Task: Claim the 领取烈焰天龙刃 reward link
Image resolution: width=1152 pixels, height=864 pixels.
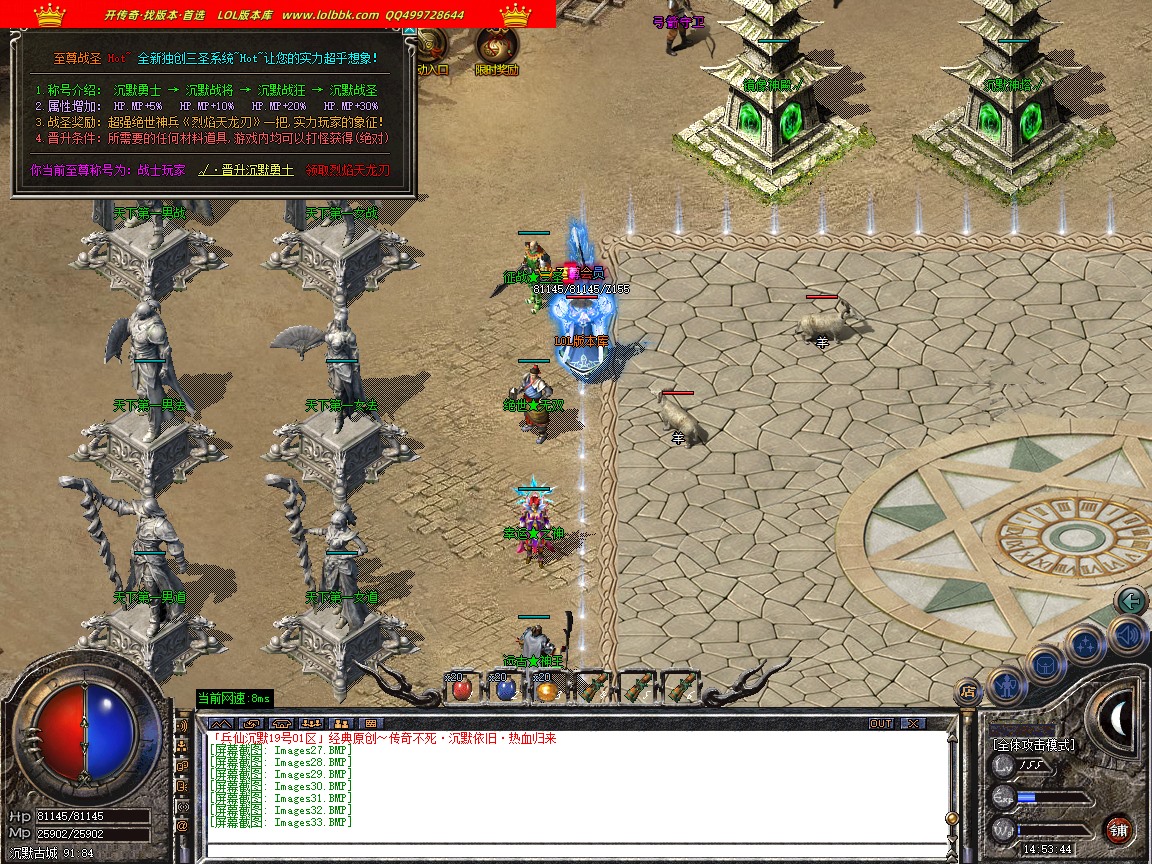Action: click(x=348, y=171)
